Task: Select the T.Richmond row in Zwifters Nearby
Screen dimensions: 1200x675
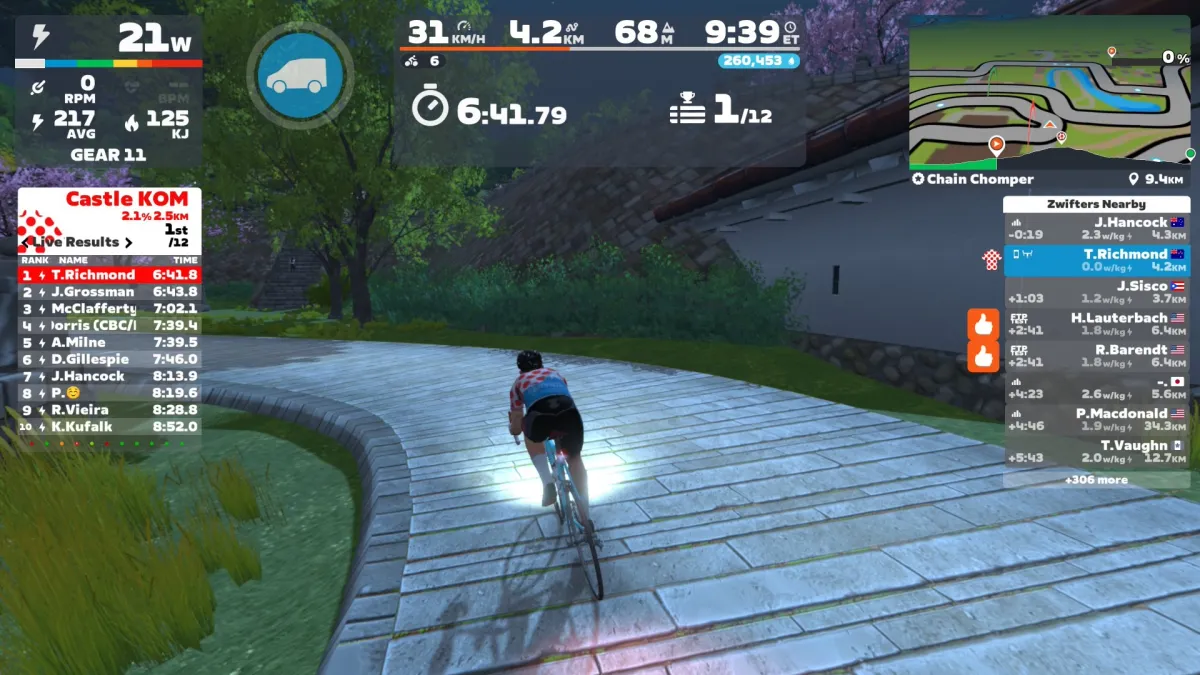Action: [1097, 260]
